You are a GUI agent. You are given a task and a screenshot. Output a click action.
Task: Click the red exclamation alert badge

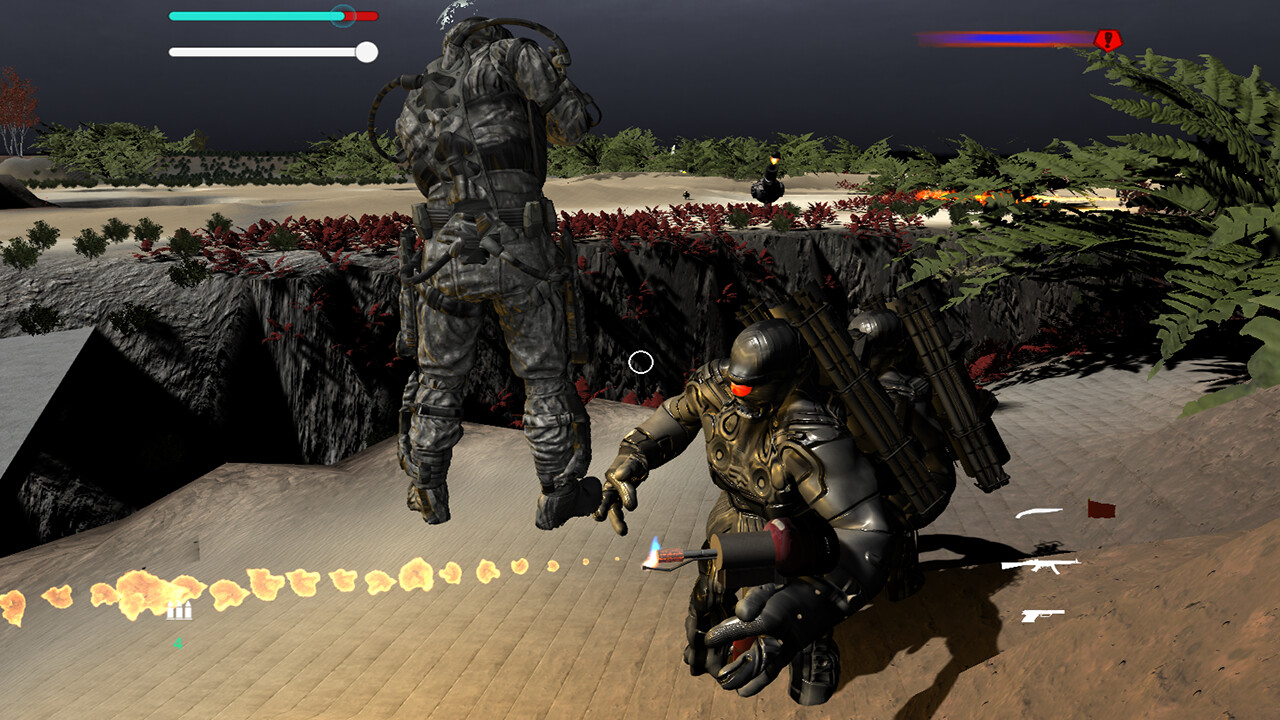click(1108, 42)
